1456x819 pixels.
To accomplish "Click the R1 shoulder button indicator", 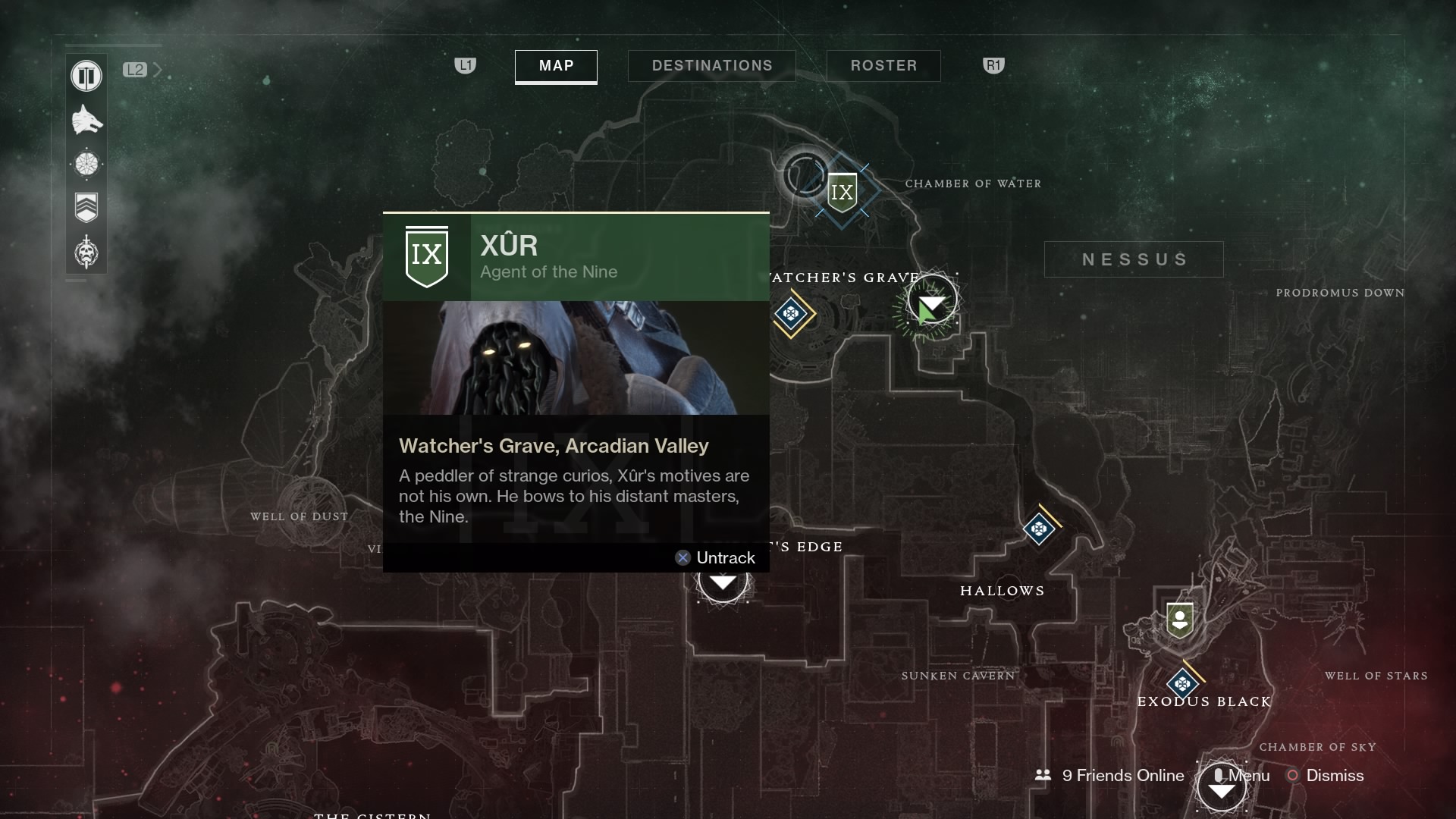I will [x=993, y=65].
